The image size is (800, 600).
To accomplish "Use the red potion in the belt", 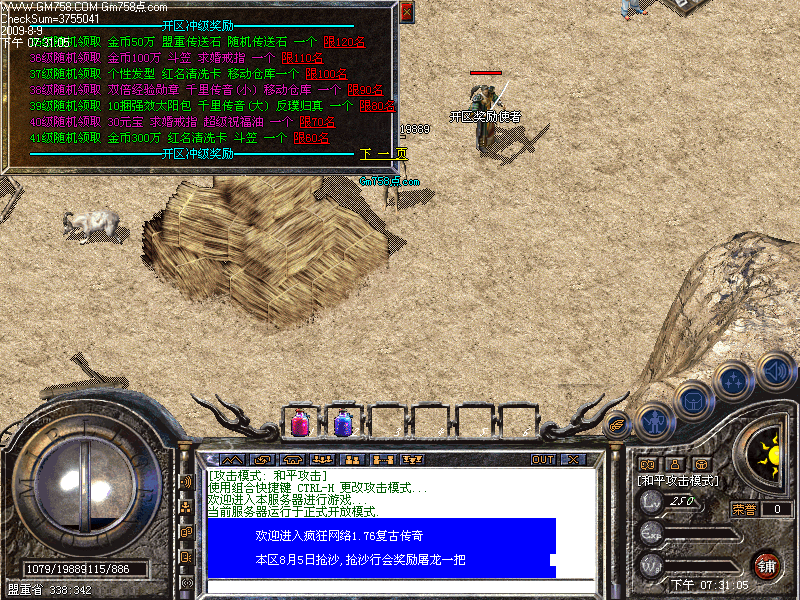I will (x=300, y=422).
